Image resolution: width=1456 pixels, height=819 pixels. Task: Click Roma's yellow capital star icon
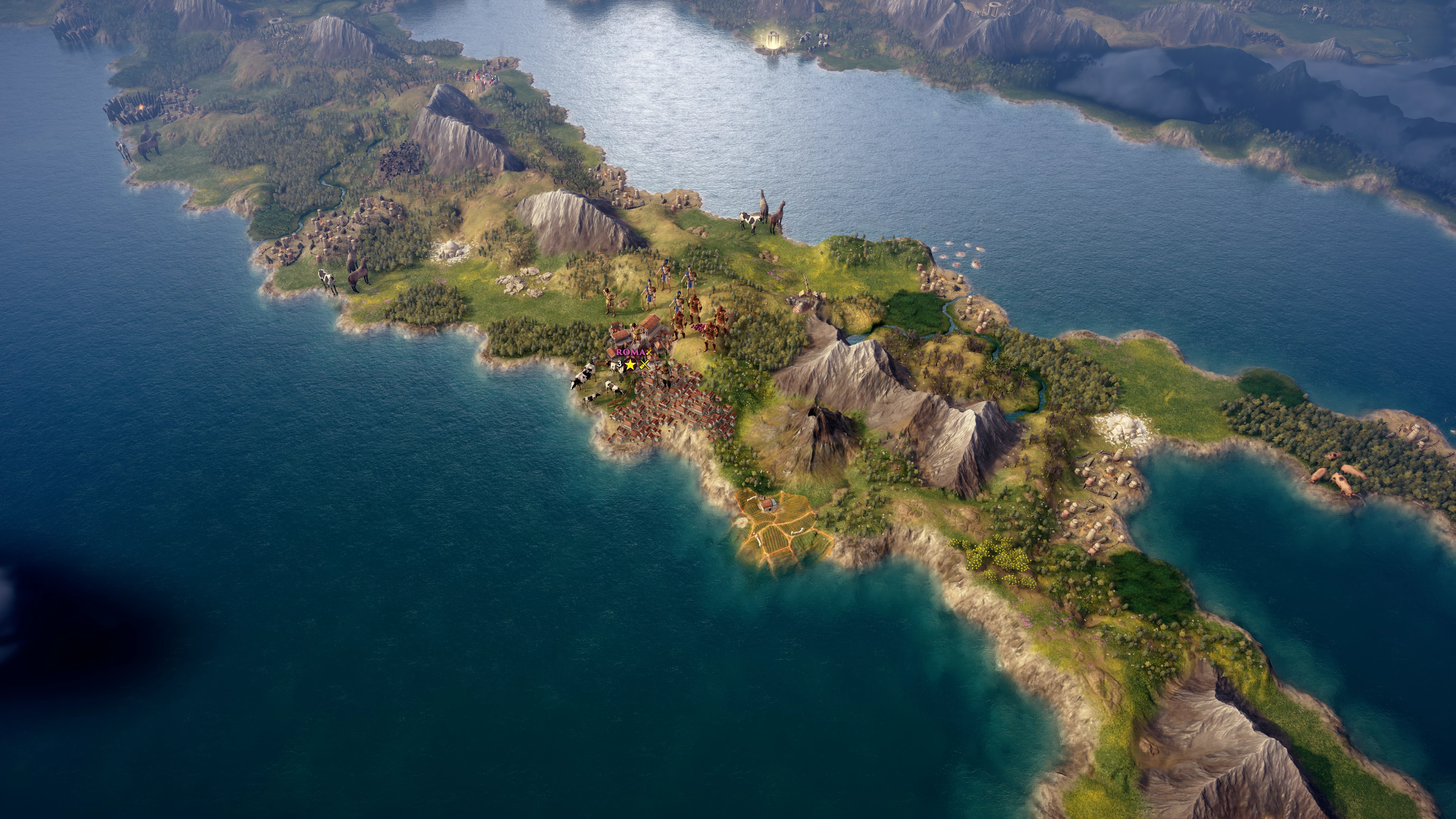631,364
